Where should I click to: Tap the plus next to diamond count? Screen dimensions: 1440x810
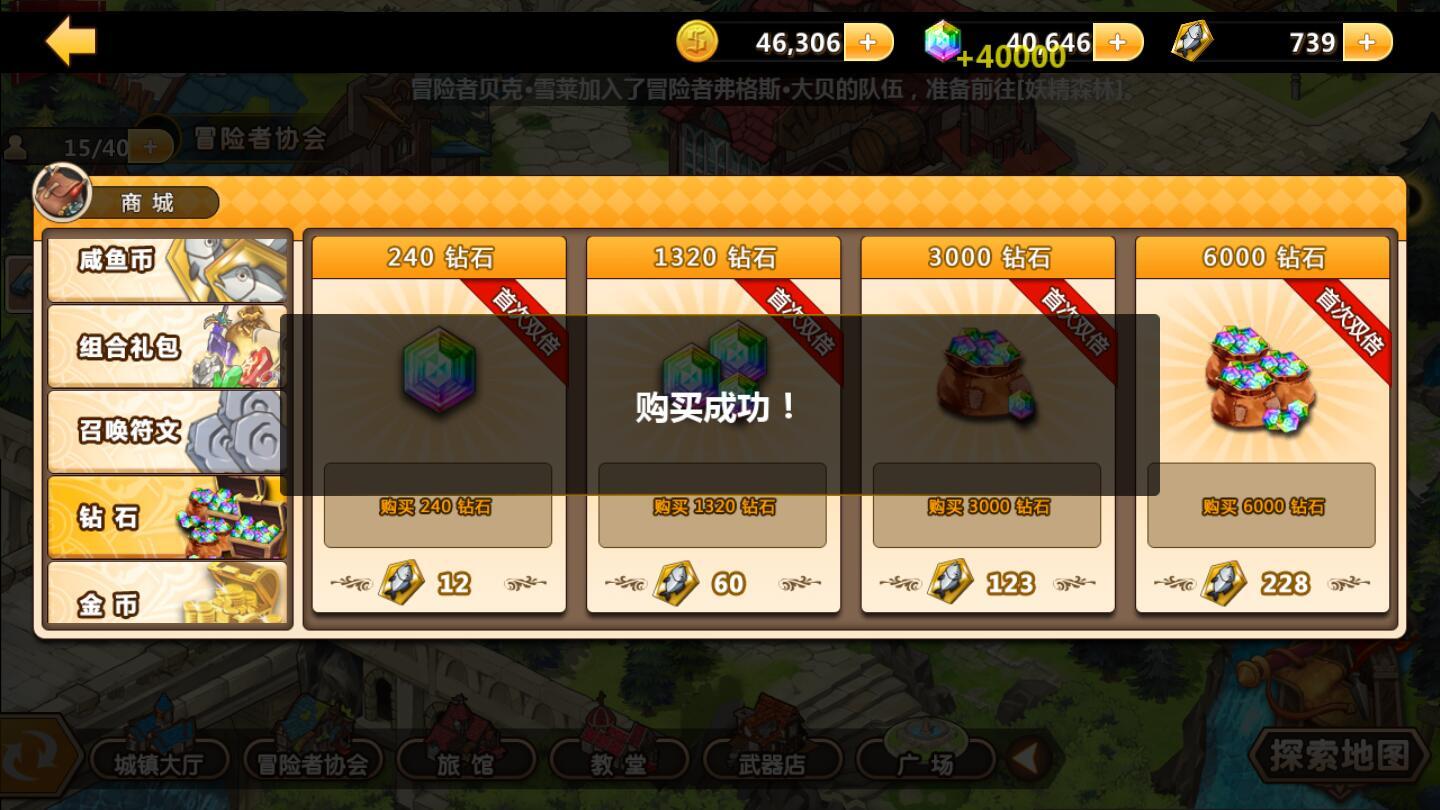(x=1117, y=41)
